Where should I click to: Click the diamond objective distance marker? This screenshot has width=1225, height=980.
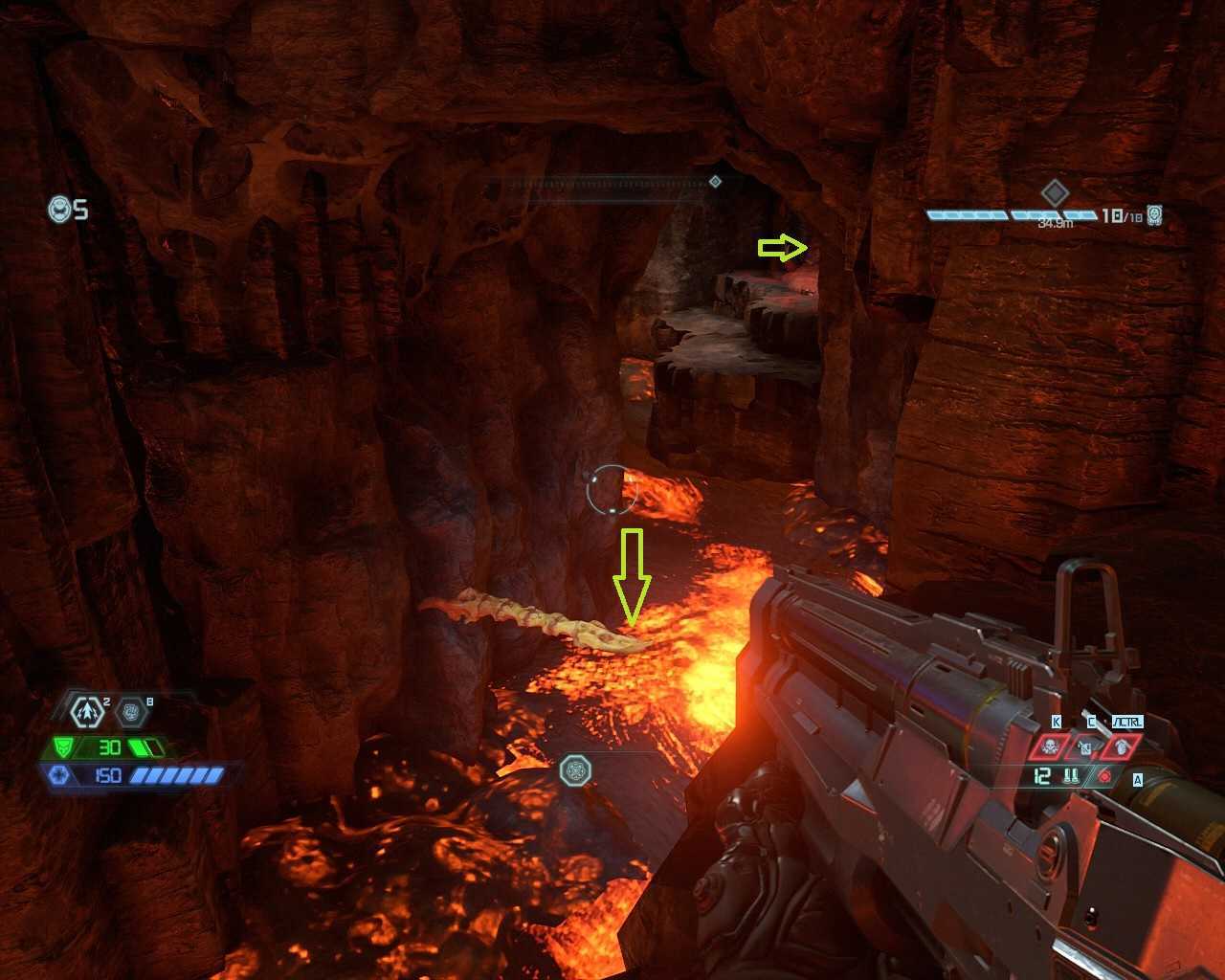pos(1054,194)
